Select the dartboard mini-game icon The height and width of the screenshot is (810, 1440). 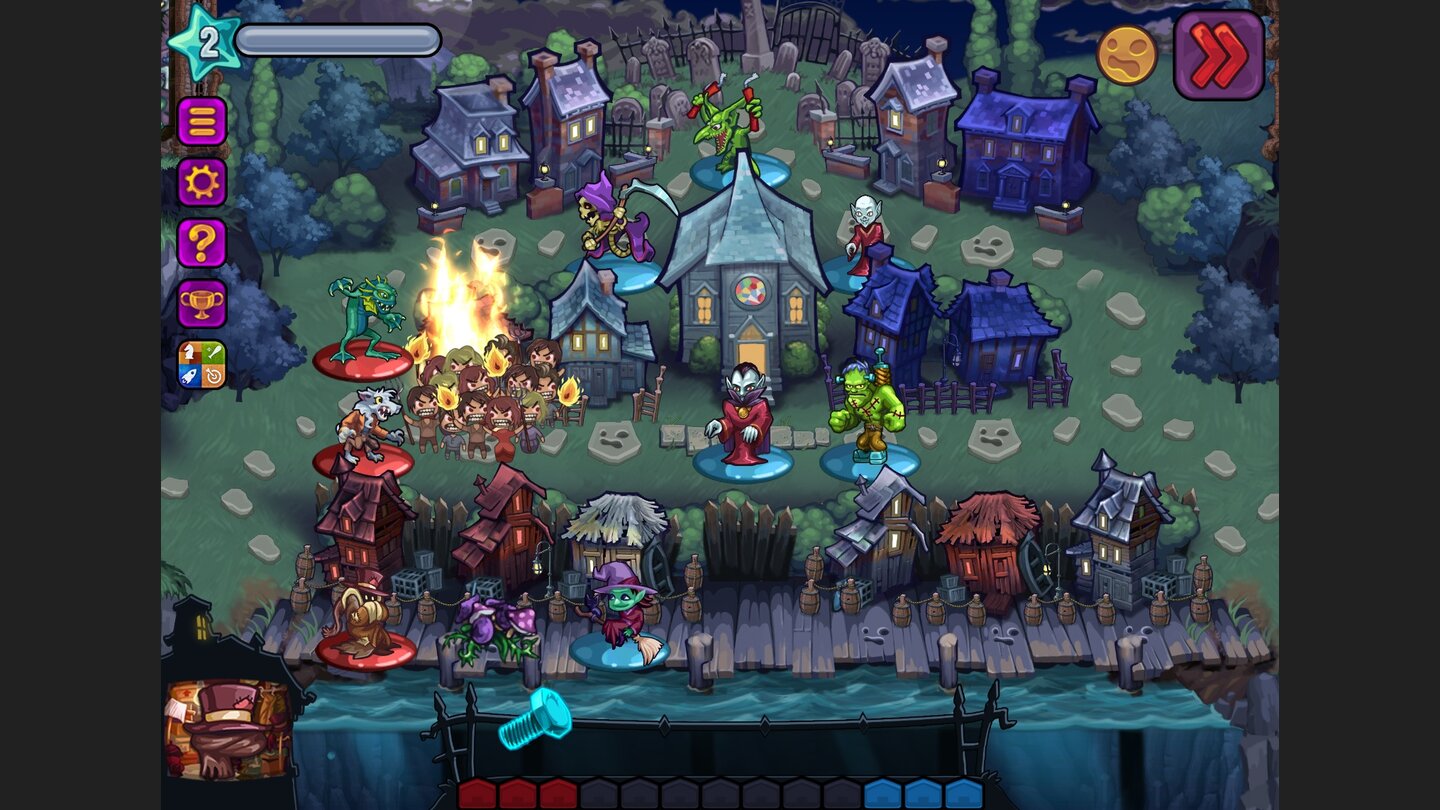[x=213, y=374]
